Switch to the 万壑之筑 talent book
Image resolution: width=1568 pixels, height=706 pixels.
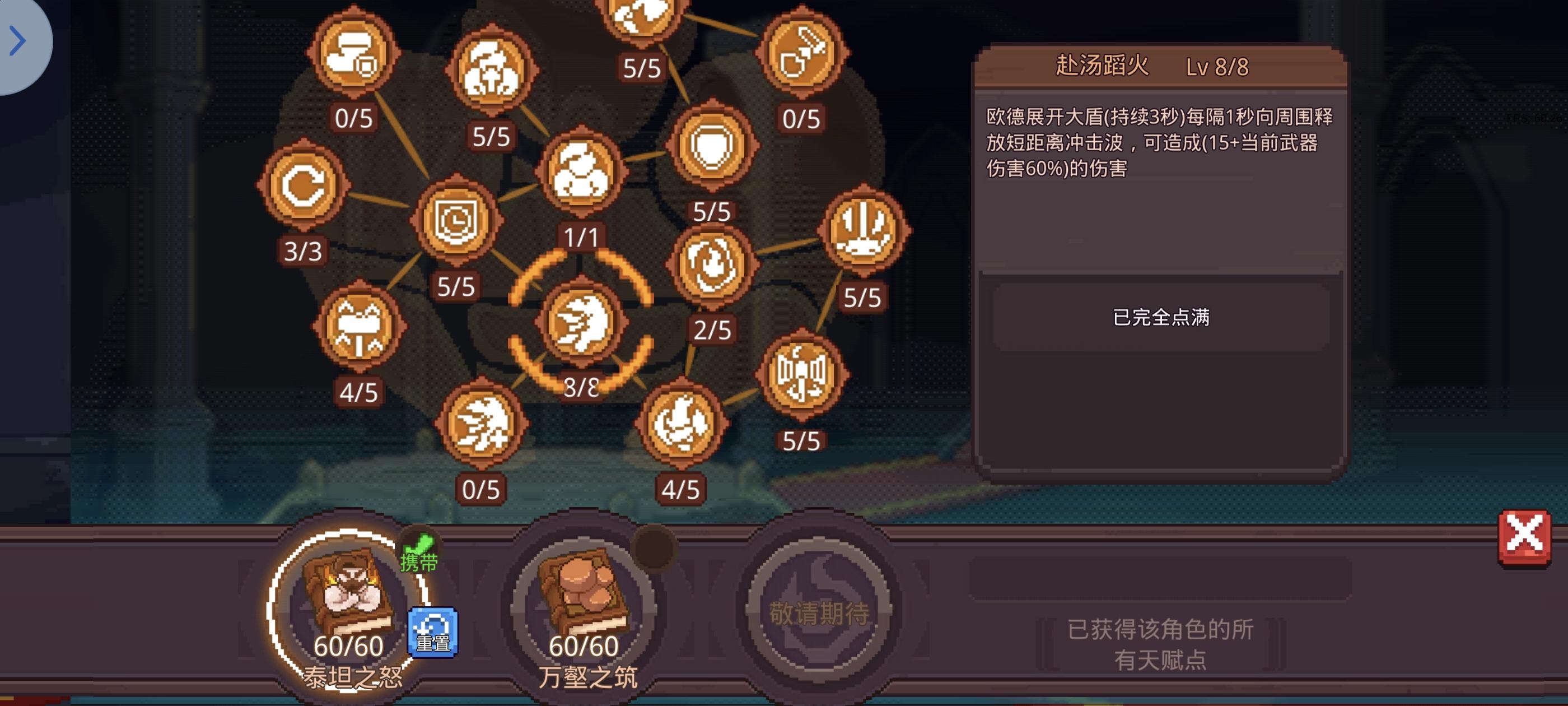[583, 602]
